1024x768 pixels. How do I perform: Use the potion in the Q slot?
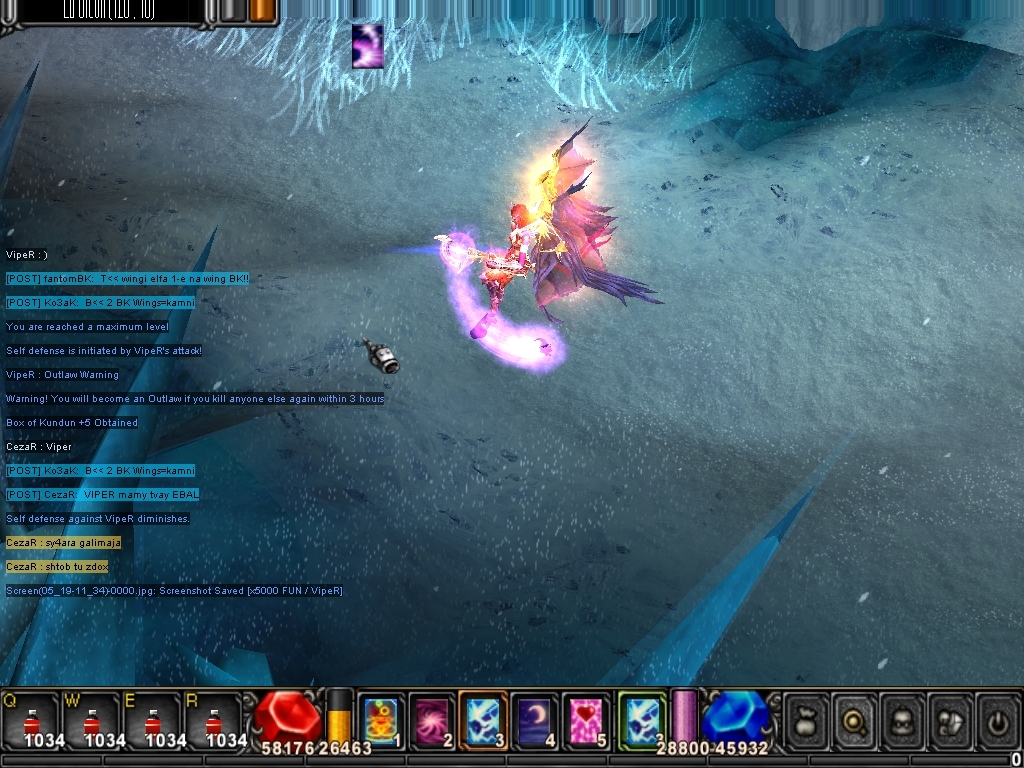[x=30, y=720]
